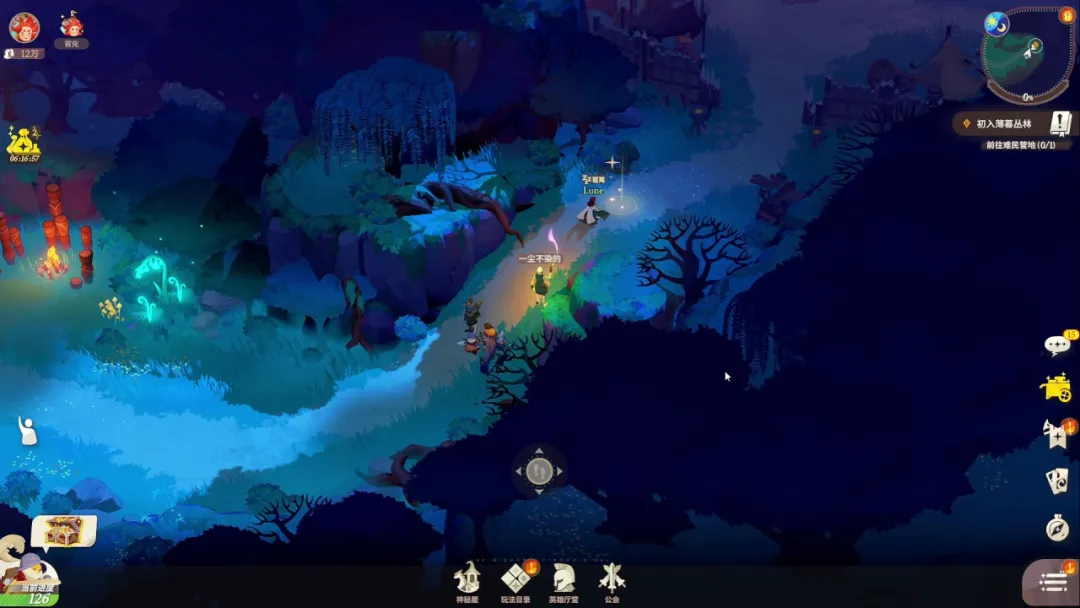Open the treasure chest bubble
This screenshot has width=1080, height=608.
click(x=64, y=530)
